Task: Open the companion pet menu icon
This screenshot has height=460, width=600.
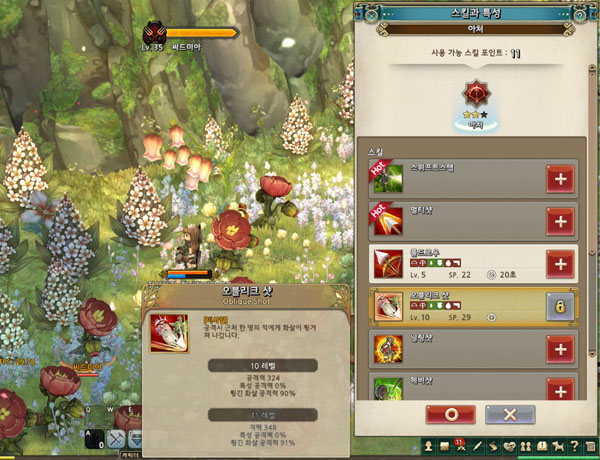Action: [x=557, y=446]
